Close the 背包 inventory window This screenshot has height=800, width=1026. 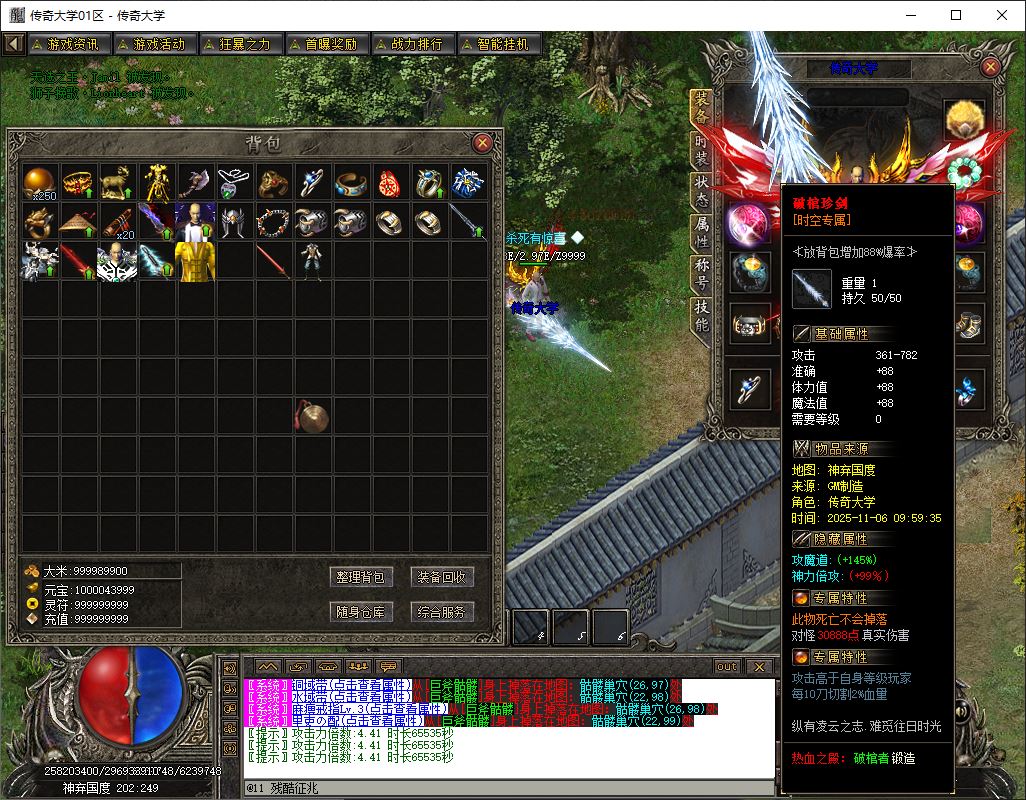pyautogui.click(x=482, y=143)
